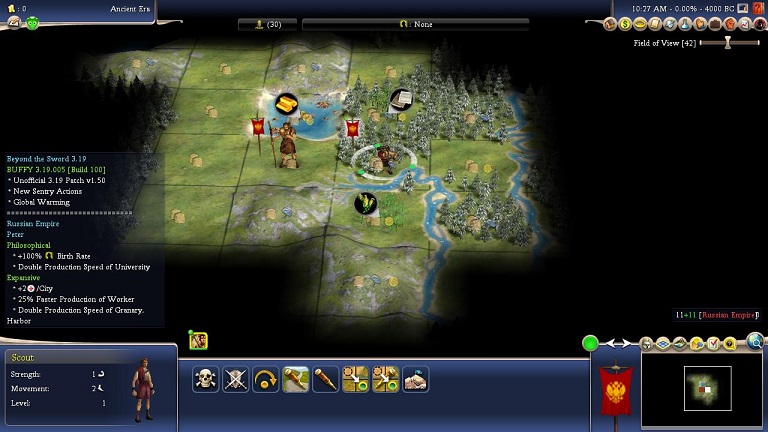Select the Explore spyglass landscape action
The width and height of the screenshot is (768, 432).
pos(296,379)
